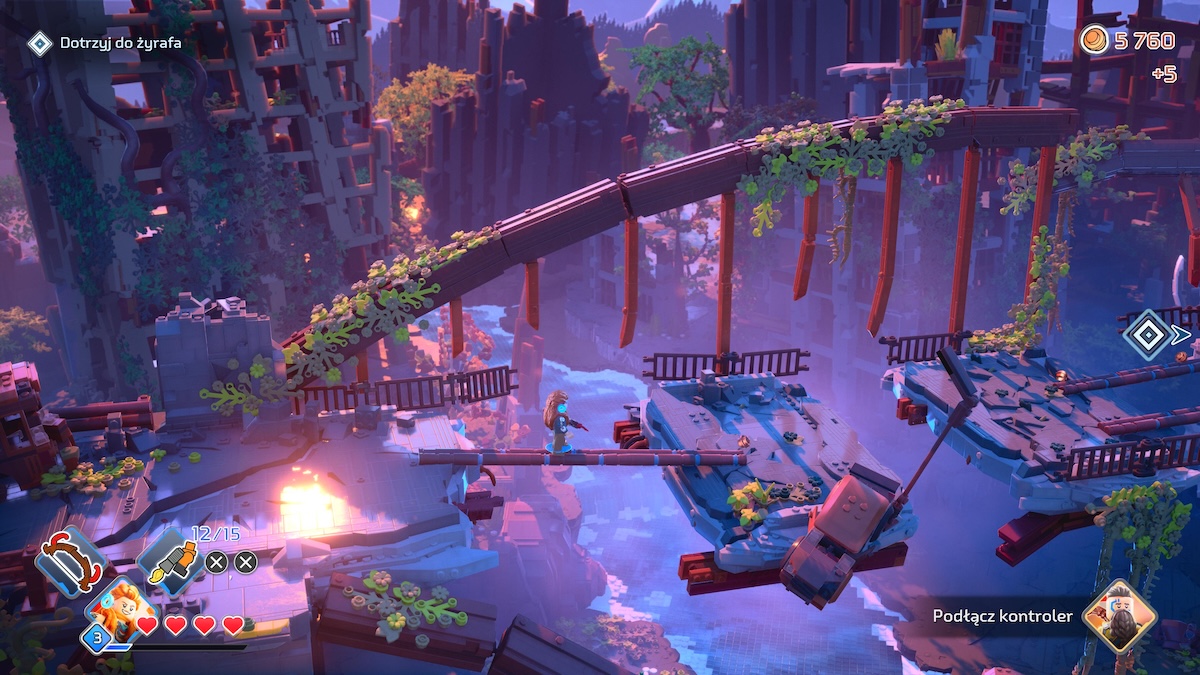Select the paintbrush gadget icon
This screenshot has height=675, width=1200.
tap(170, 562)
